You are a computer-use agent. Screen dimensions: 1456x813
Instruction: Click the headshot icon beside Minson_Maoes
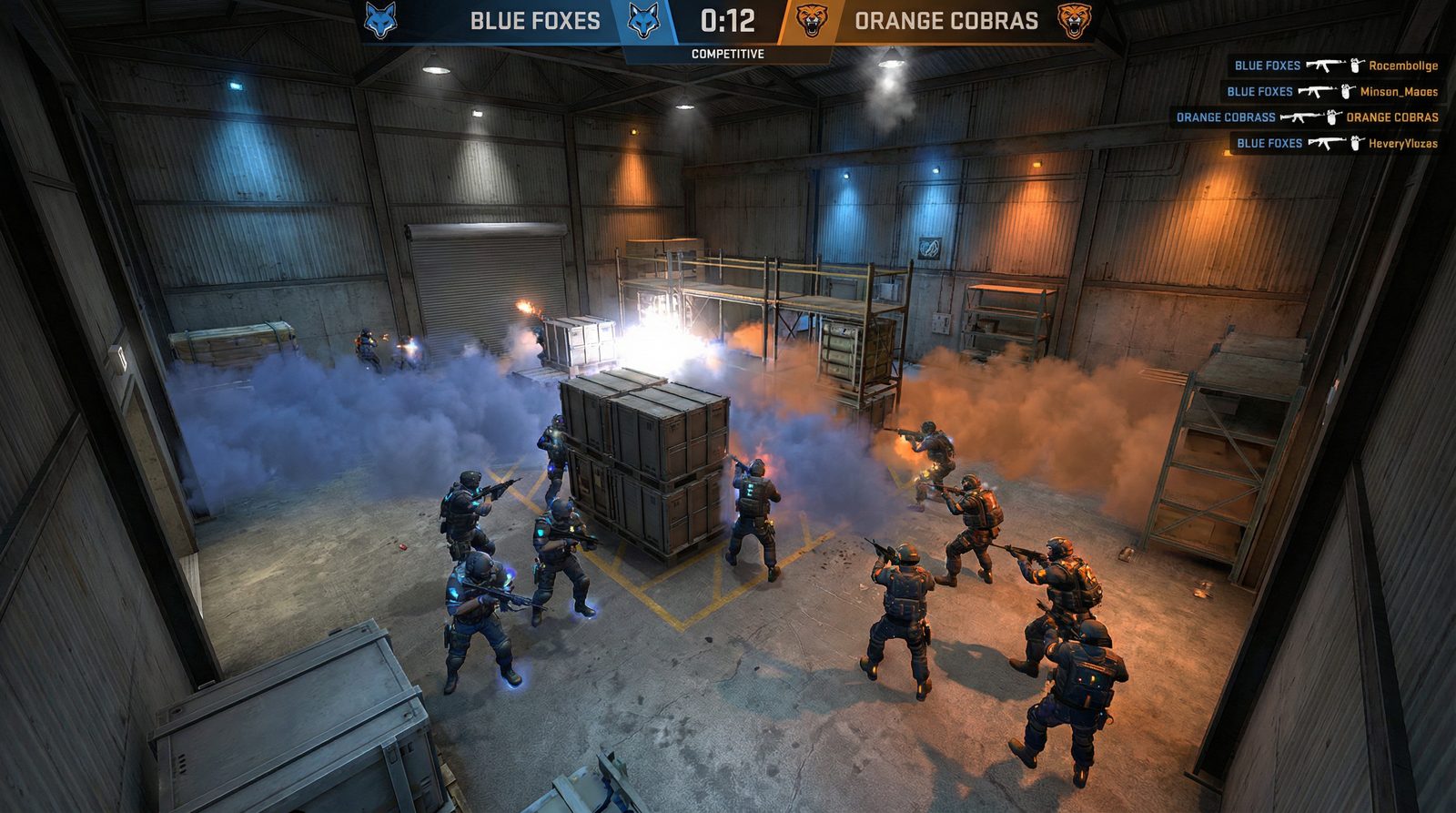[x=1345, y=91]
